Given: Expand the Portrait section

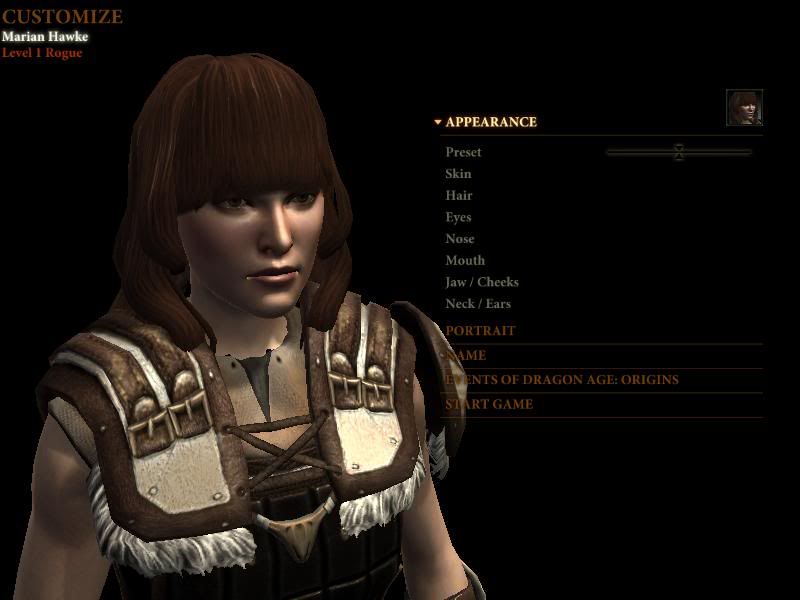Looking at the screenshot, I should coord(481,331).
